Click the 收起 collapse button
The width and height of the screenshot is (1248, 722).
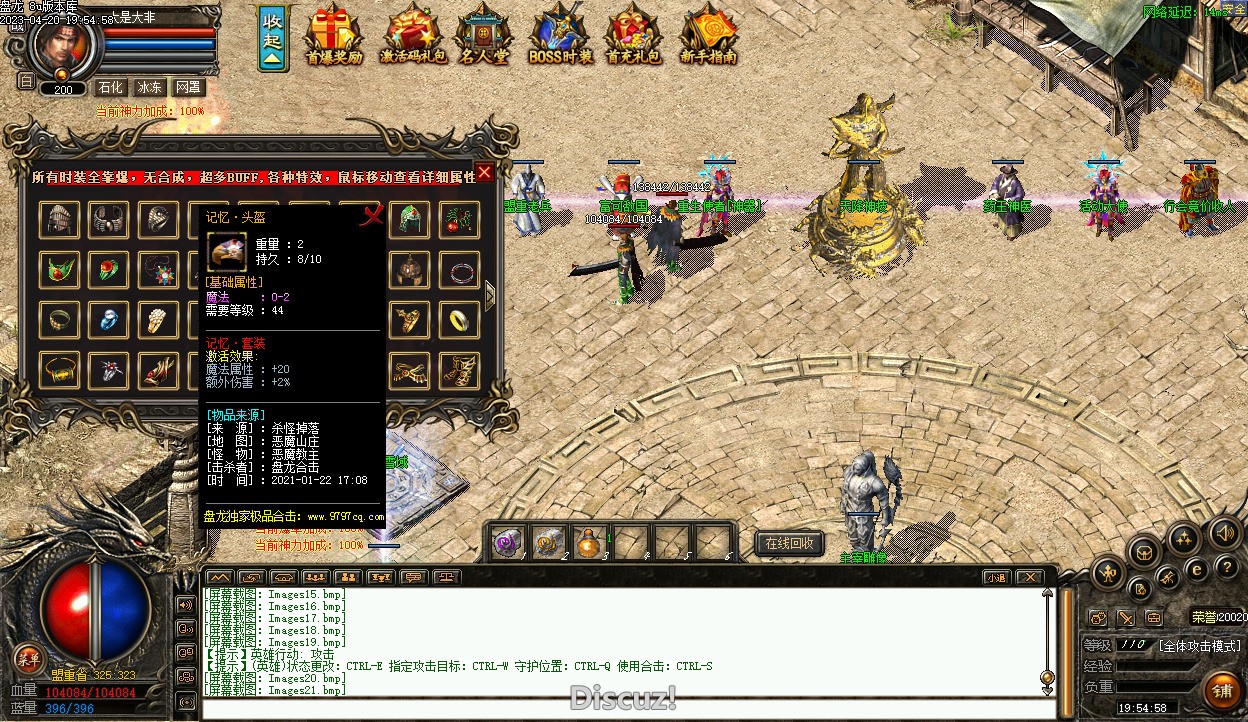click(x=271, y=39)
